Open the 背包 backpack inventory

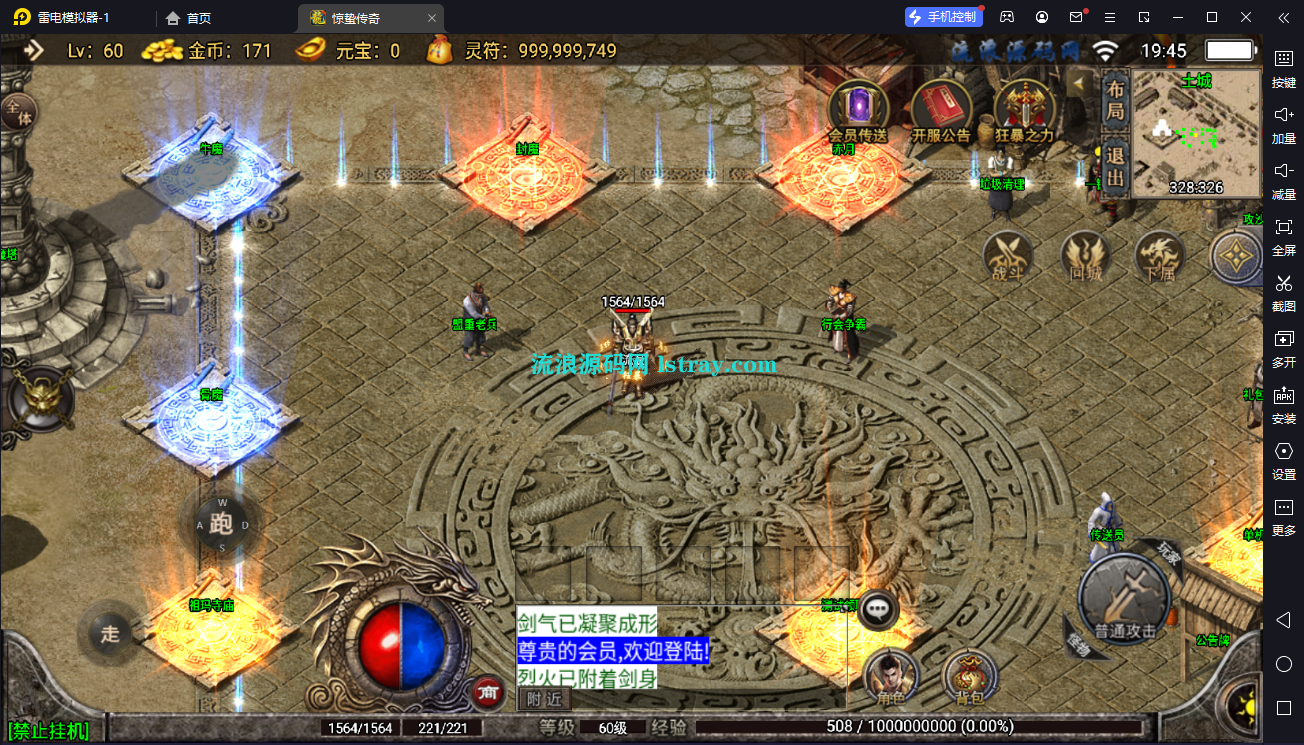point(970,677)
